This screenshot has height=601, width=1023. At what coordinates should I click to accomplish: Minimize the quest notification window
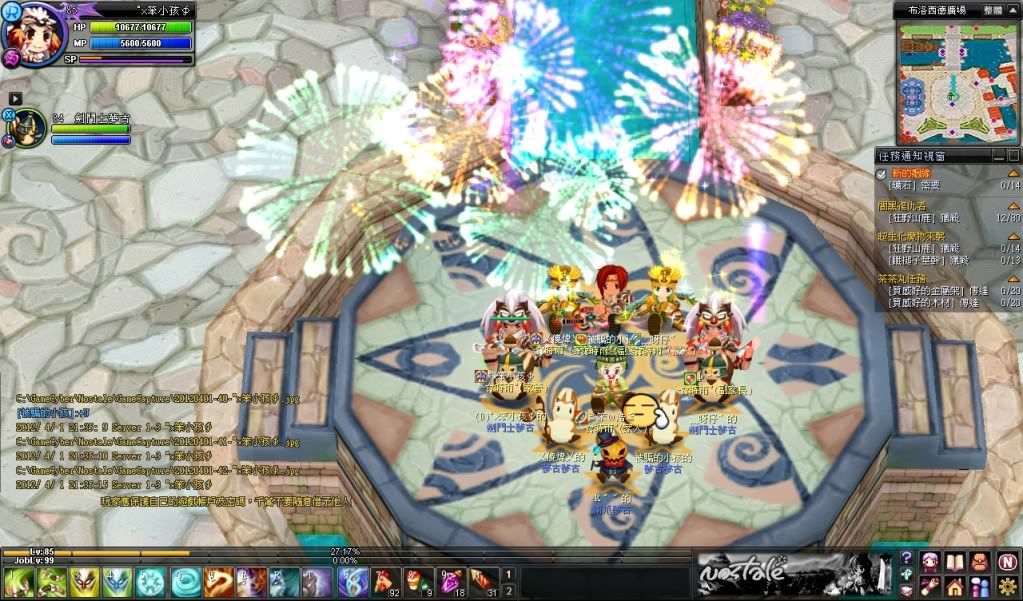coord(1000,155)
